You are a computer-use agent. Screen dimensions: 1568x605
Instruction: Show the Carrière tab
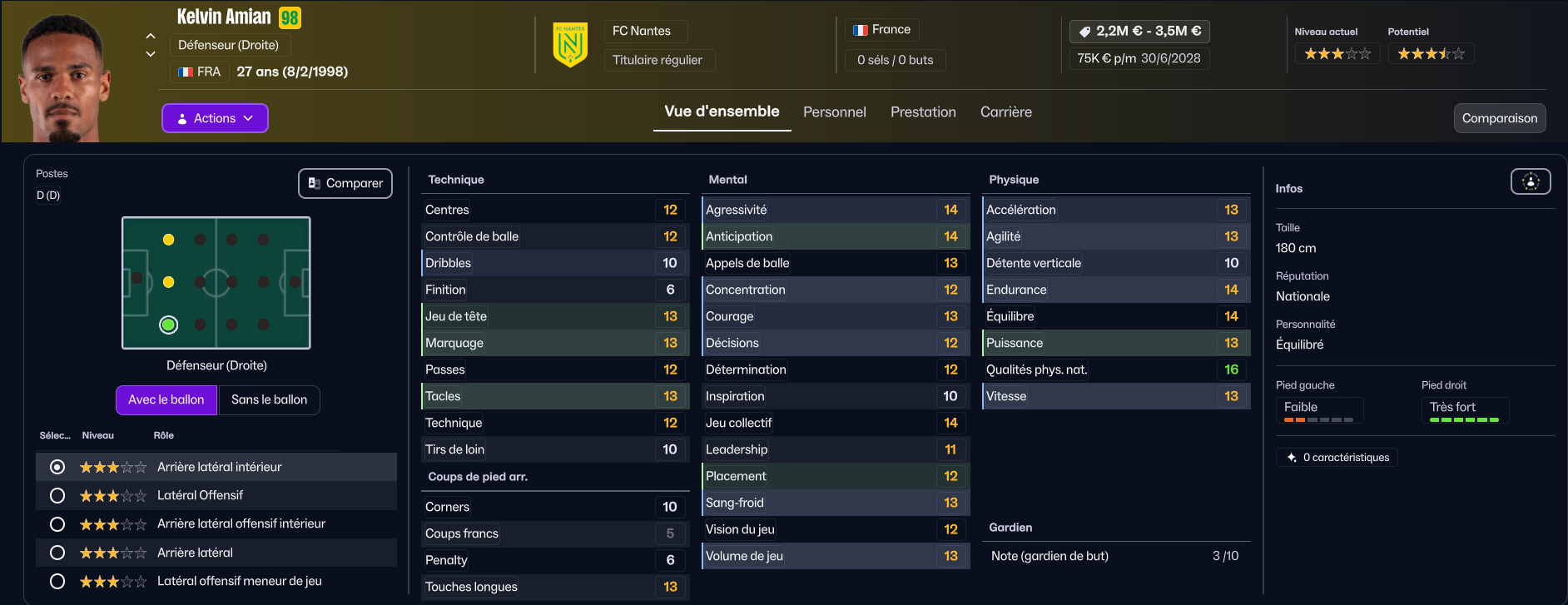tap(1005, 112)
